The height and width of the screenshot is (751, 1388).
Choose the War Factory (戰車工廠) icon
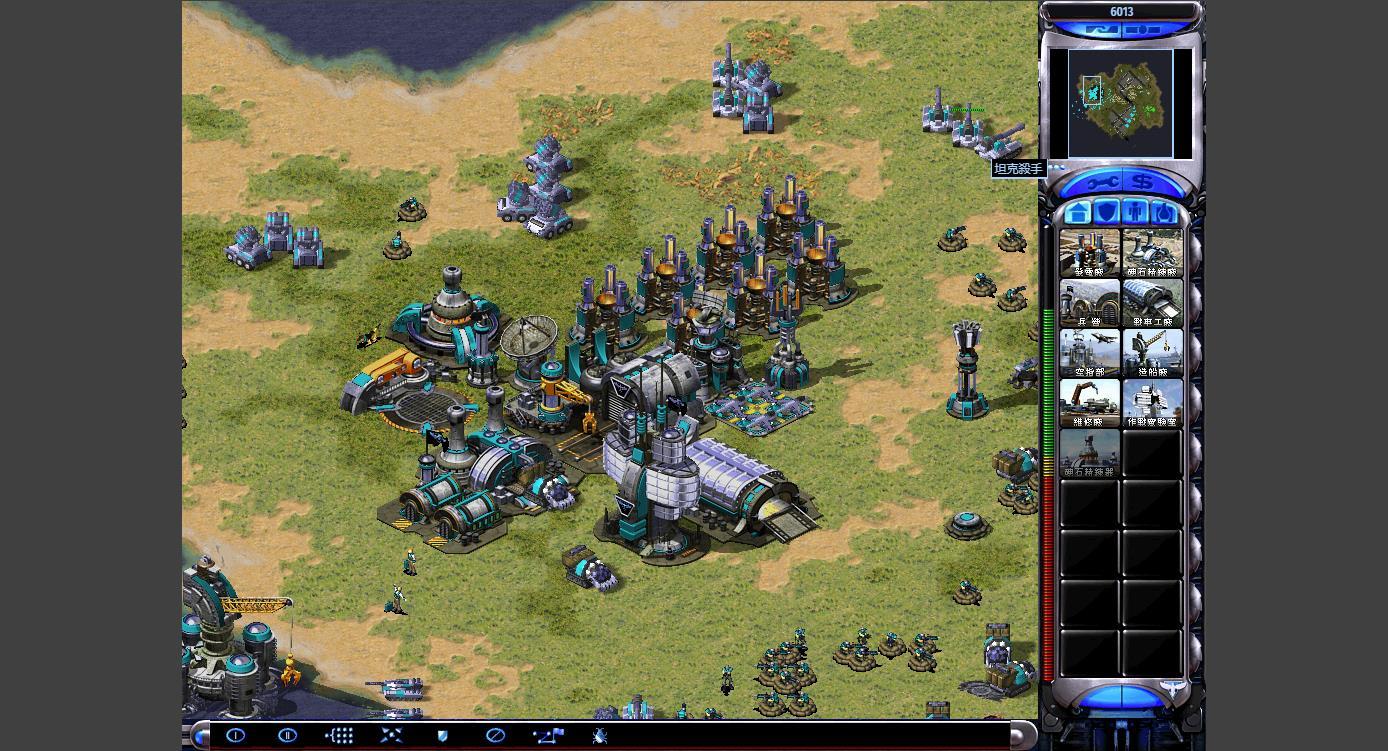pyautogui.click(x=1152, y=303)
